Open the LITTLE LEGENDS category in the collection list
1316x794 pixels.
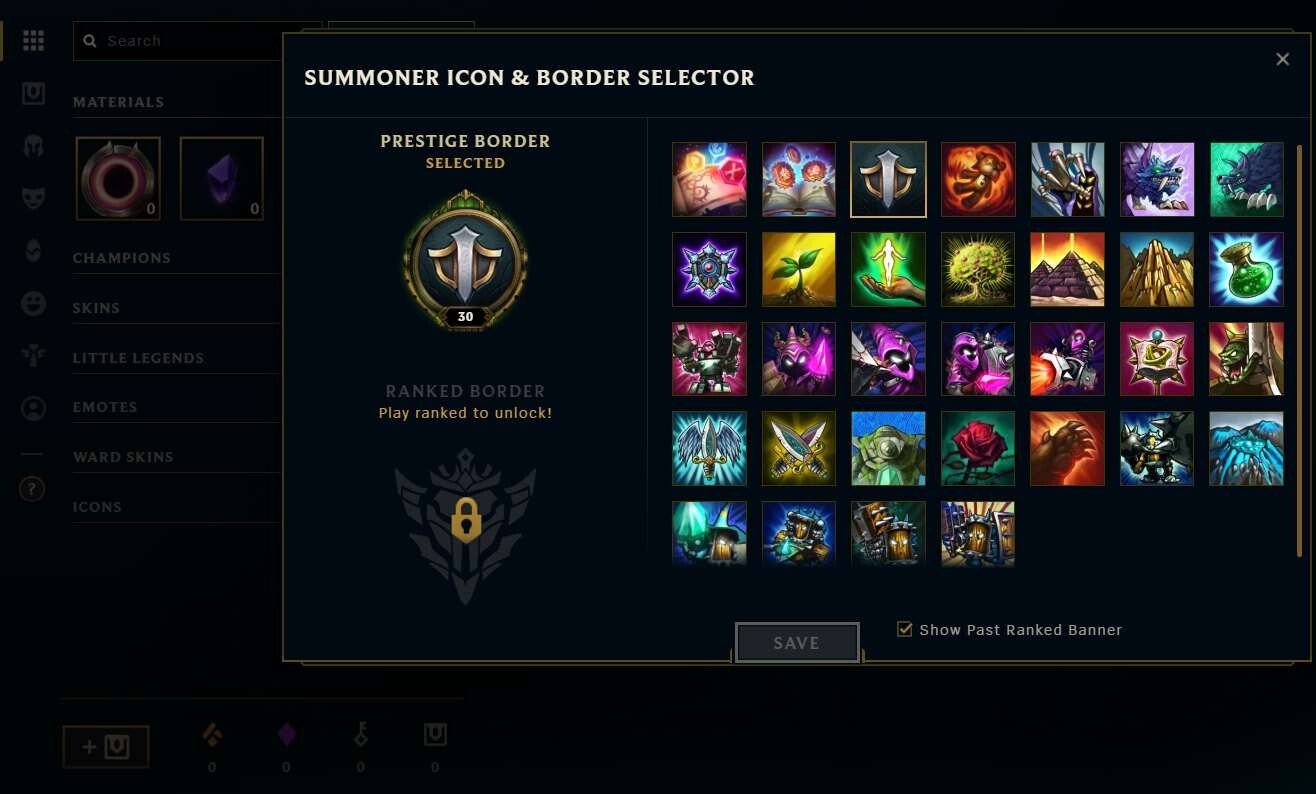coord(137,357)
